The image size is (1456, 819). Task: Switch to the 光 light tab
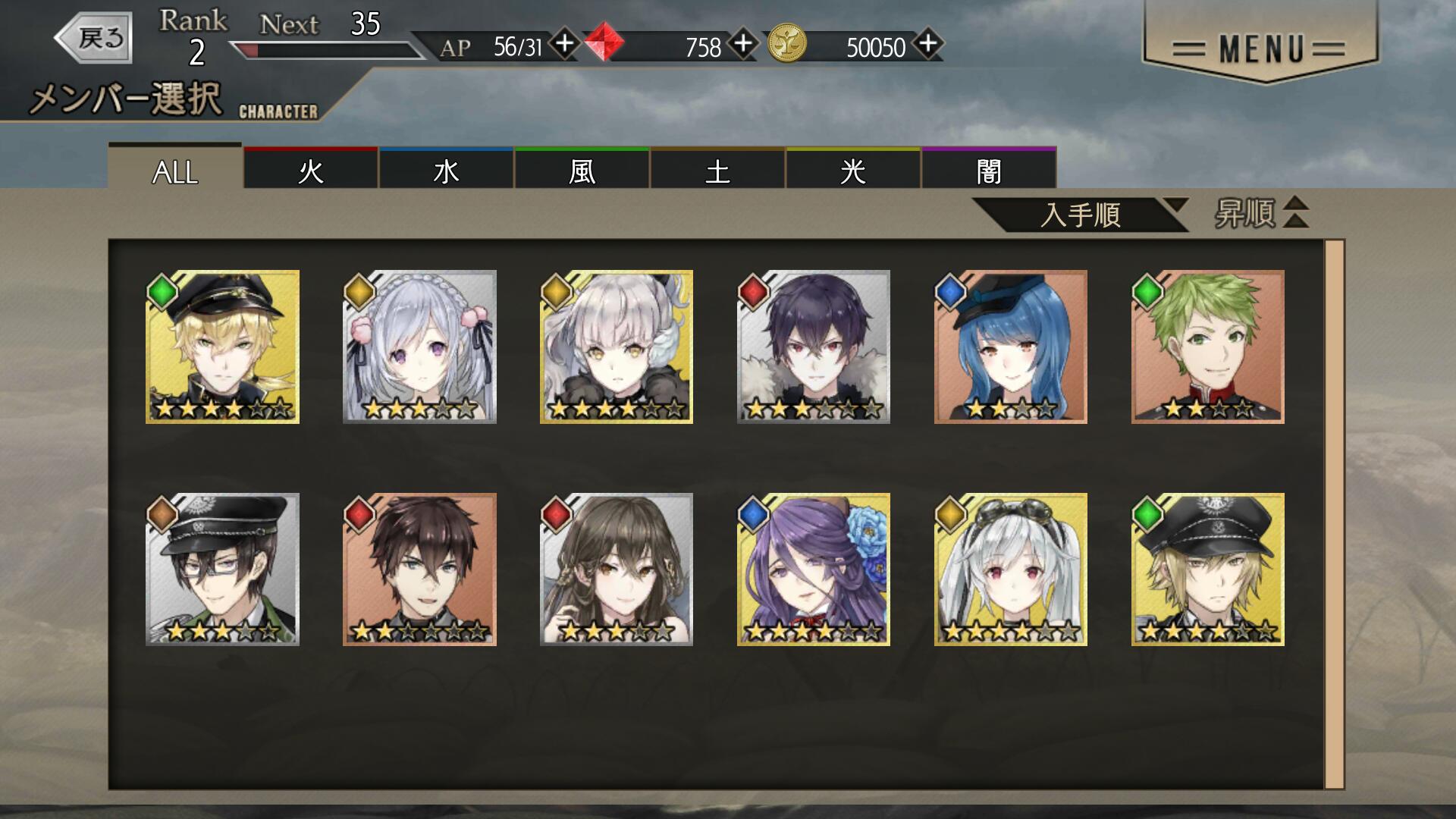coord(853,170)
